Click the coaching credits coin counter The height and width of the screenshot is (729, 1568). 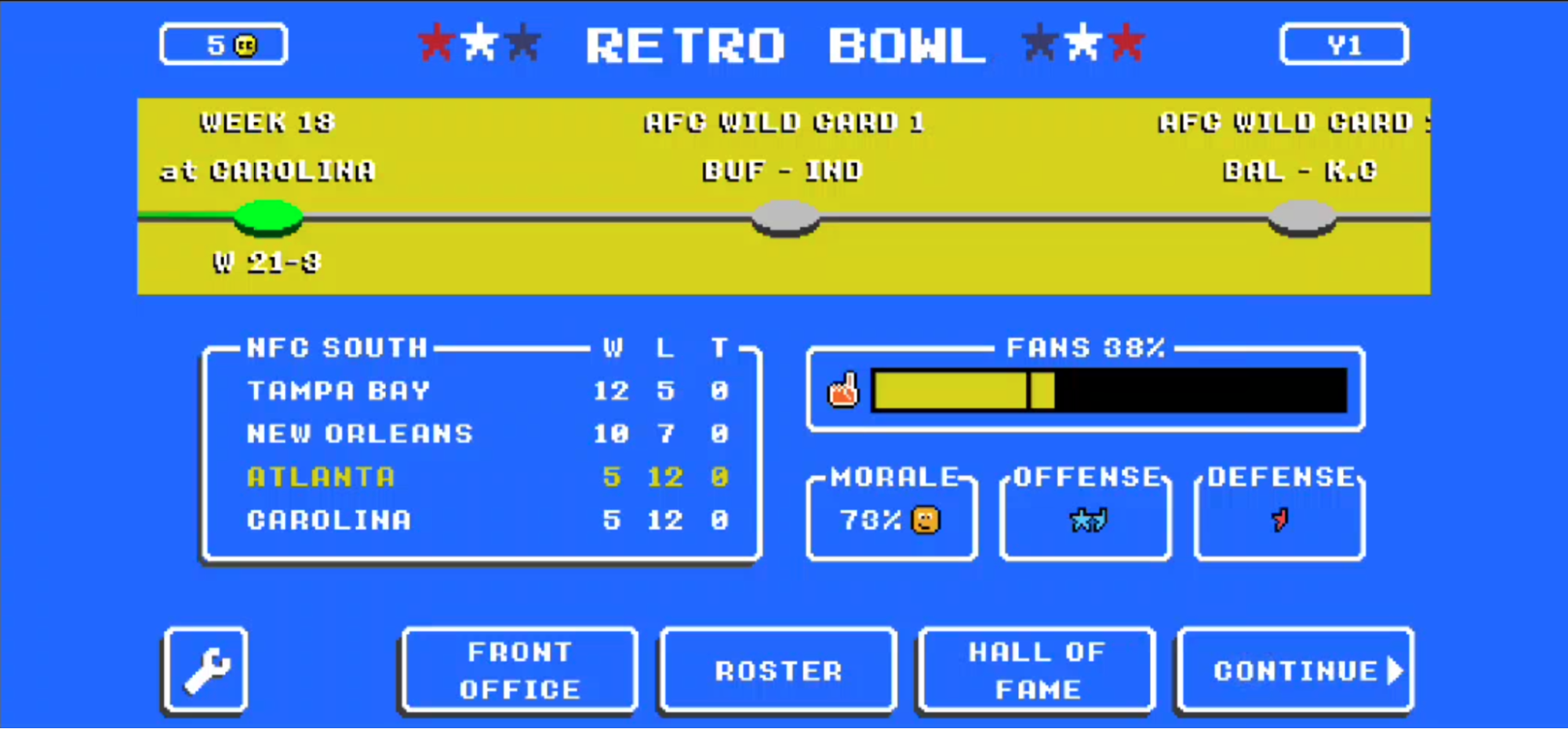tap(224, 45)
